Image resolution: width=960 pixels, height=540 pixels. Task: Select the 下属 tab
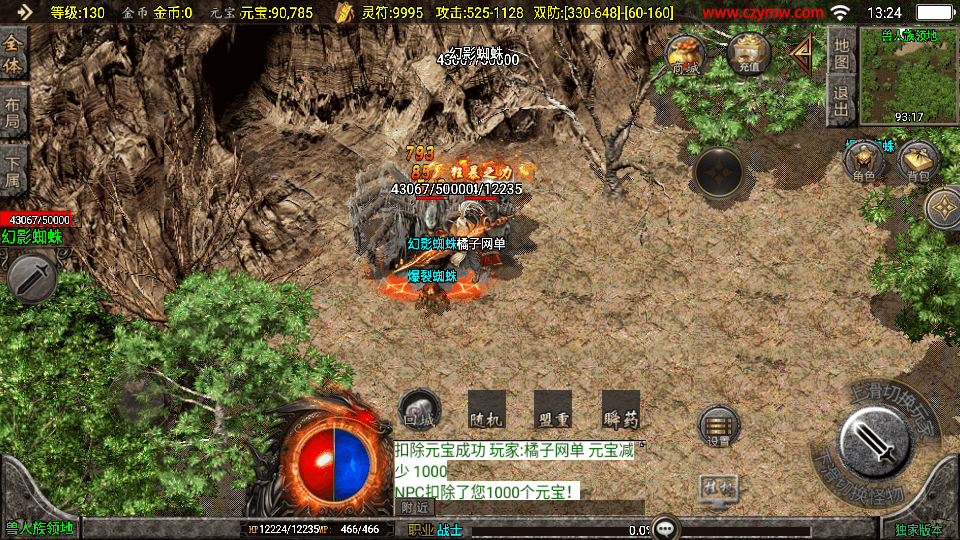13,169
